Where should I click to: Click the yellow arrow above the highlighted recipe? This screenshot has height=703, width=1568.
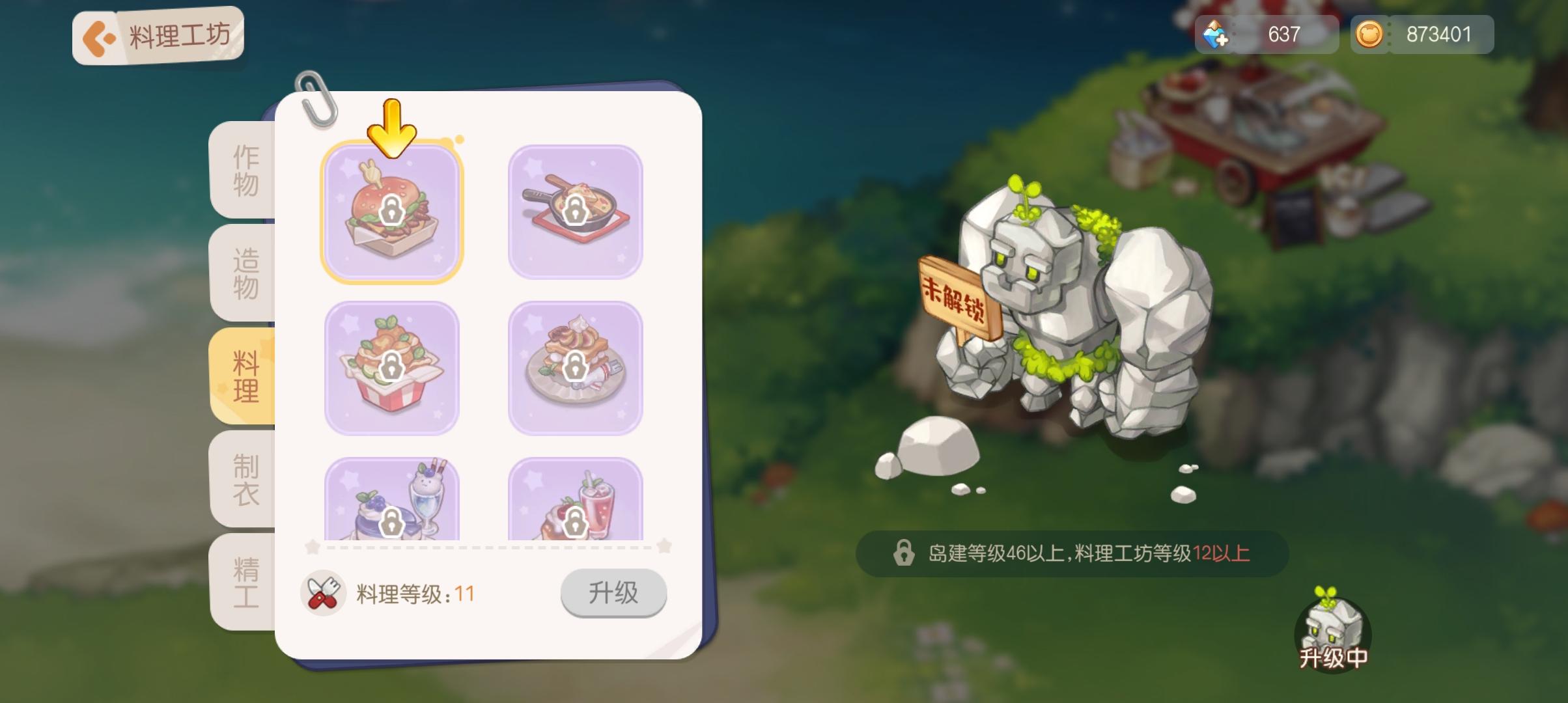point(391,129)
